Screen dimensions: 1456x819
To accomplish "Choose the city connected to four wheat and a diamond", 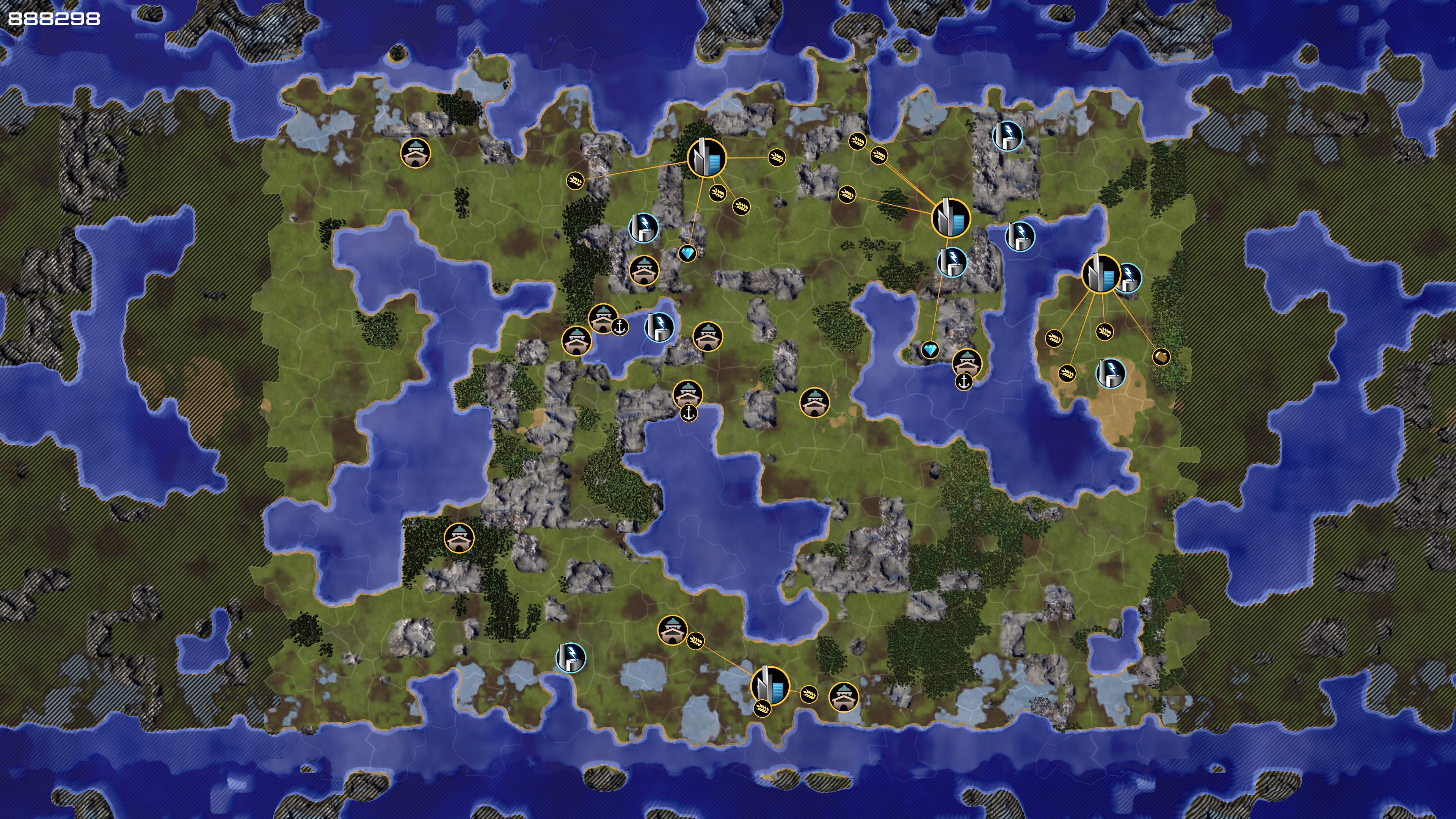I will [706, 158].
